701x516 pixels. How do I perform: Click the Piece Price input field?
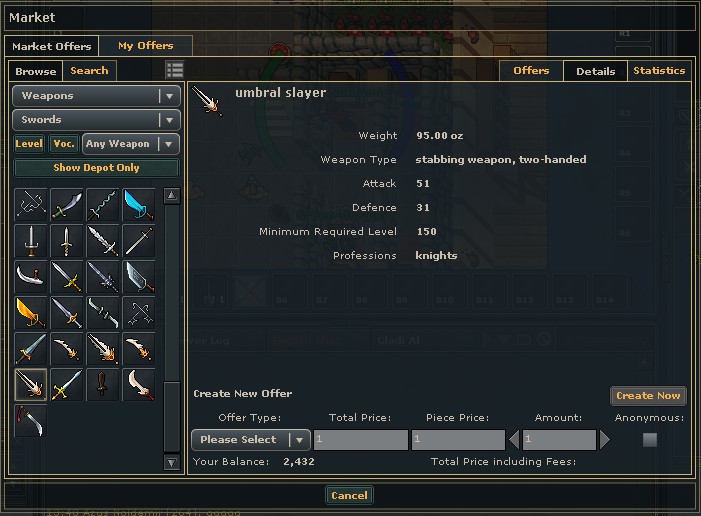[x=457, y=439]
